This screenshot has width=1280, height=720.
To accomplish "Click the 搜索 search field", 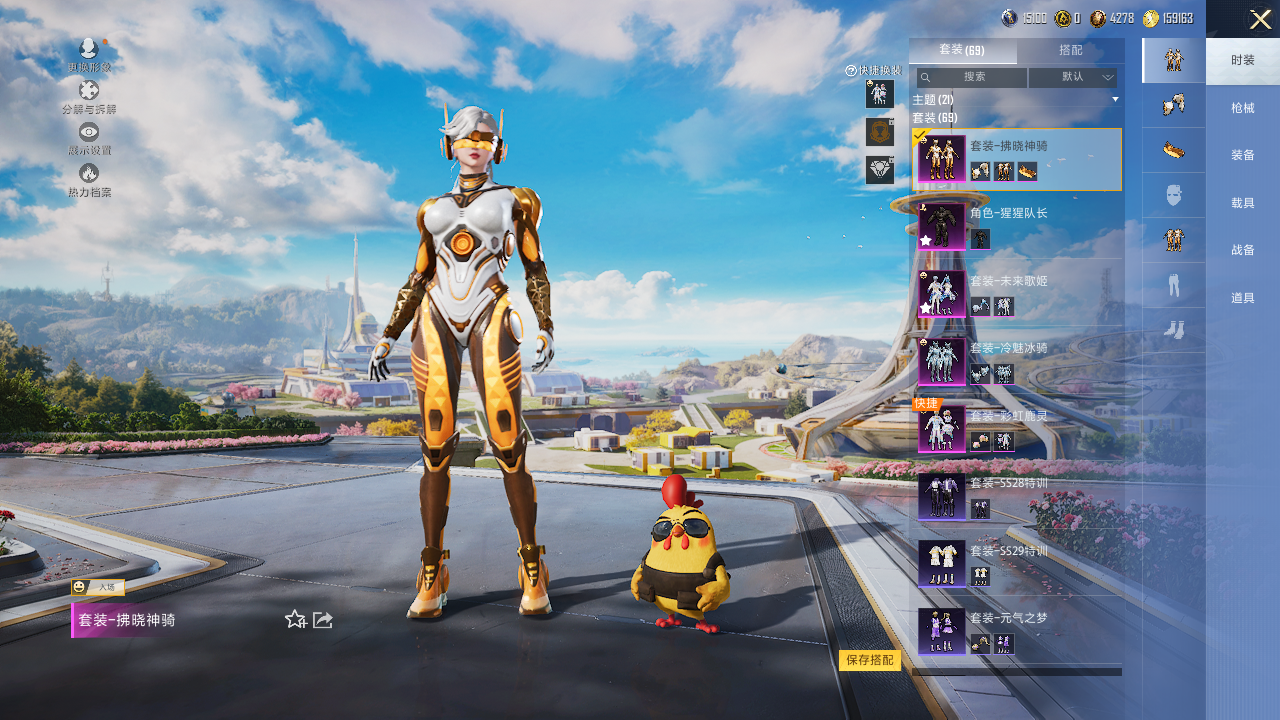I will point(973,77).
